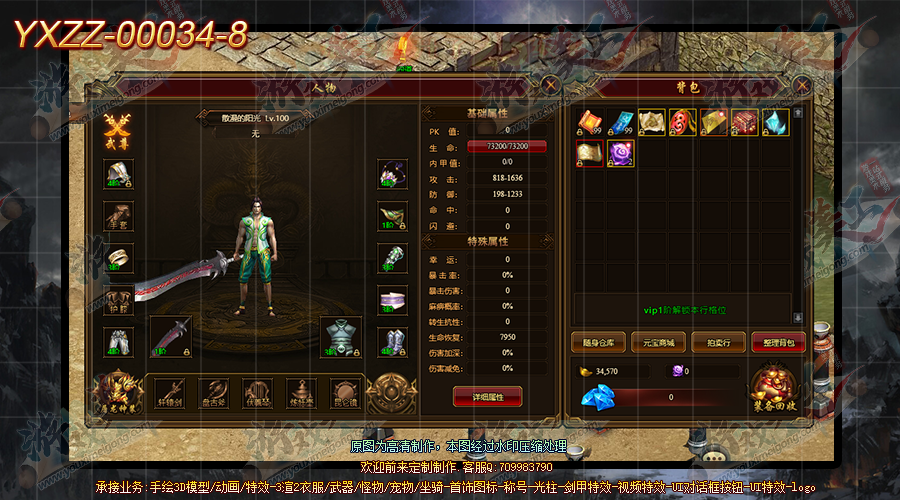Click the equipped chest armor slot
Screen dimensions: 900x500
click(340, 337)
